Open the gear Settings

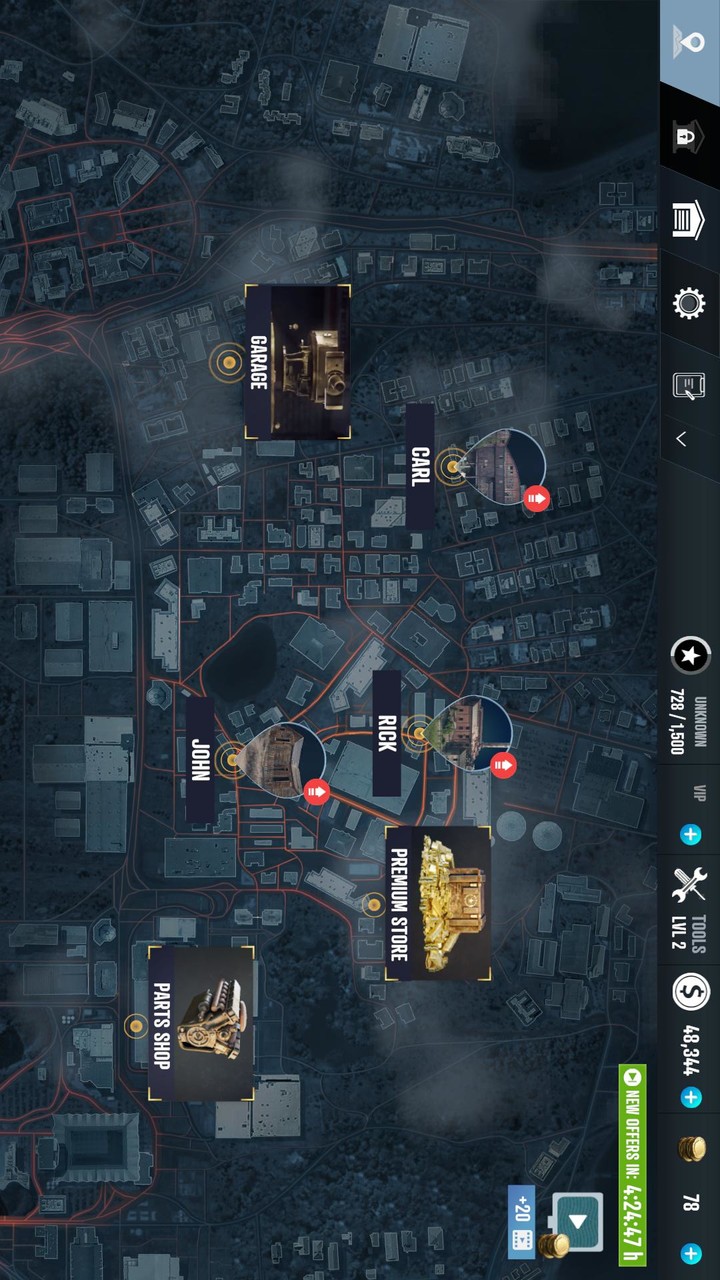pos(689,303)
